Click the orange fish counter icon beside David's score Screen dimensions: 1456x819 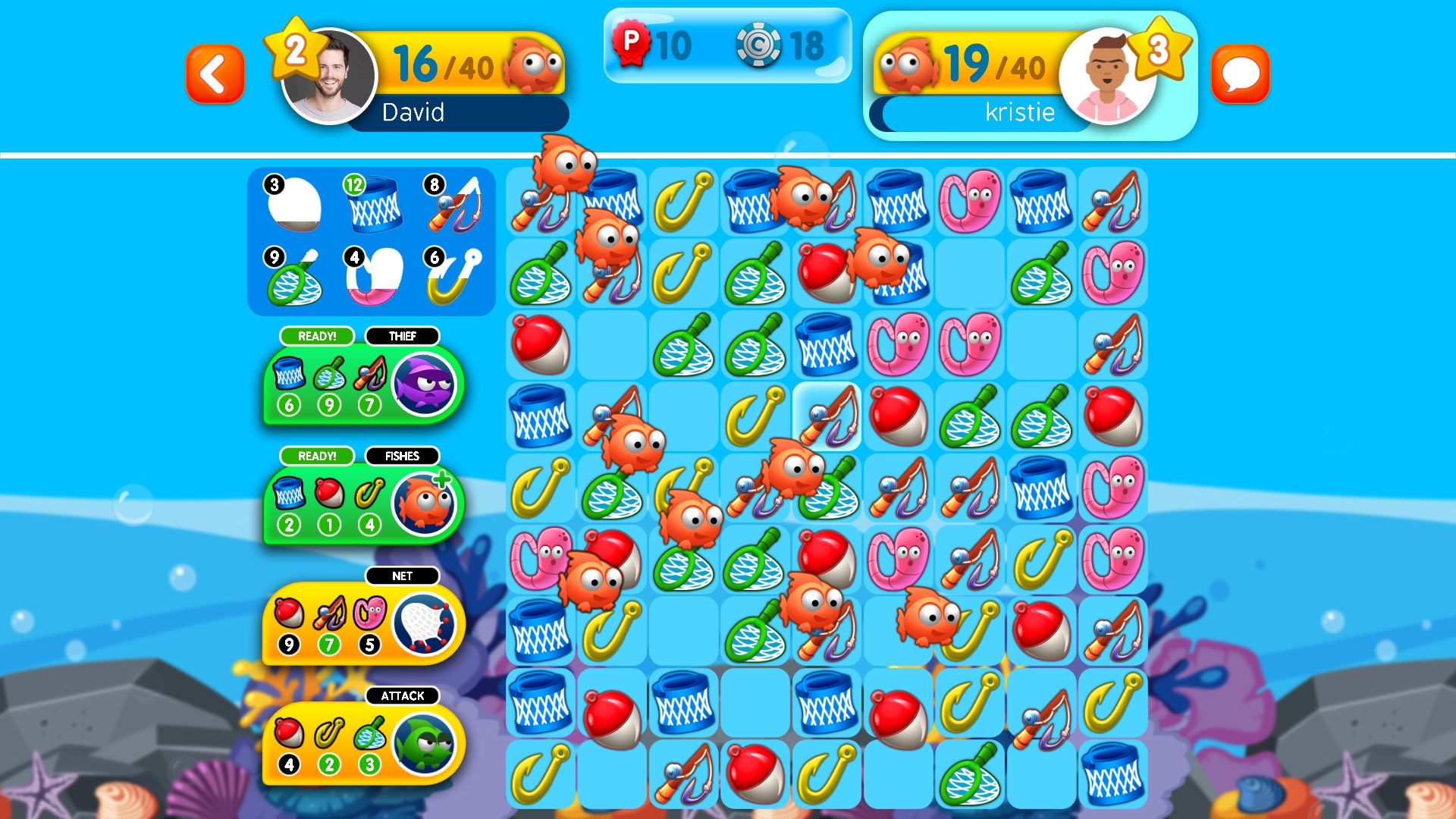(531, 65)
